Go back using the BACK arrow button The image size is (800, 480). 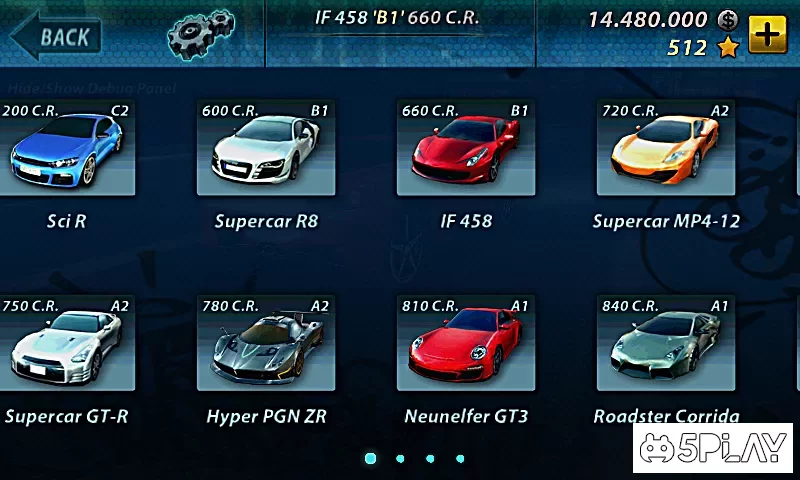point(56,37)
